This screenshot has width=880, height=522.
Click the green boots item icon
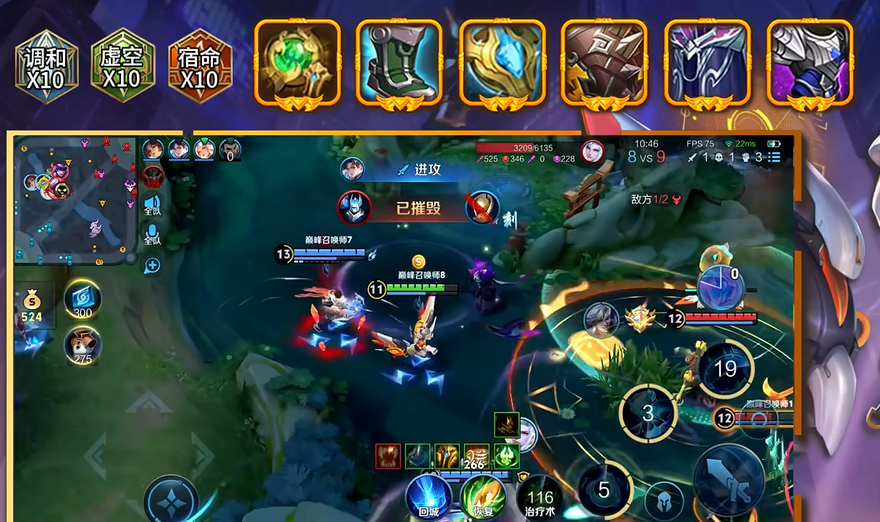pyautogui.click(x=398, y=62)
